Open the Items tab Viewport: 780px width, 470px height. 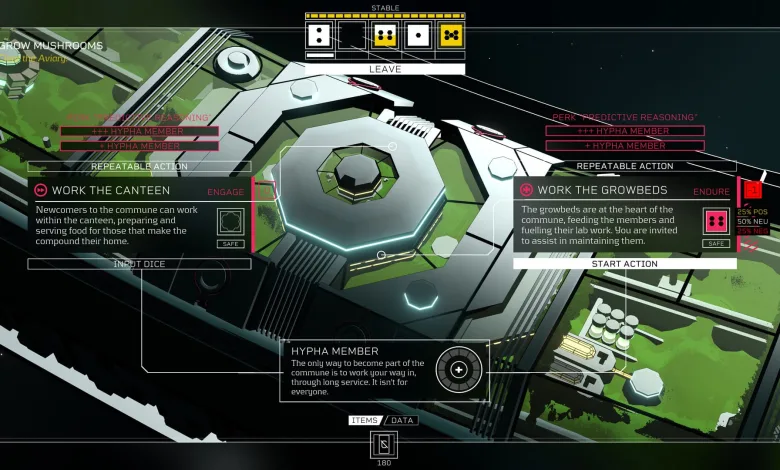[364, 421]
